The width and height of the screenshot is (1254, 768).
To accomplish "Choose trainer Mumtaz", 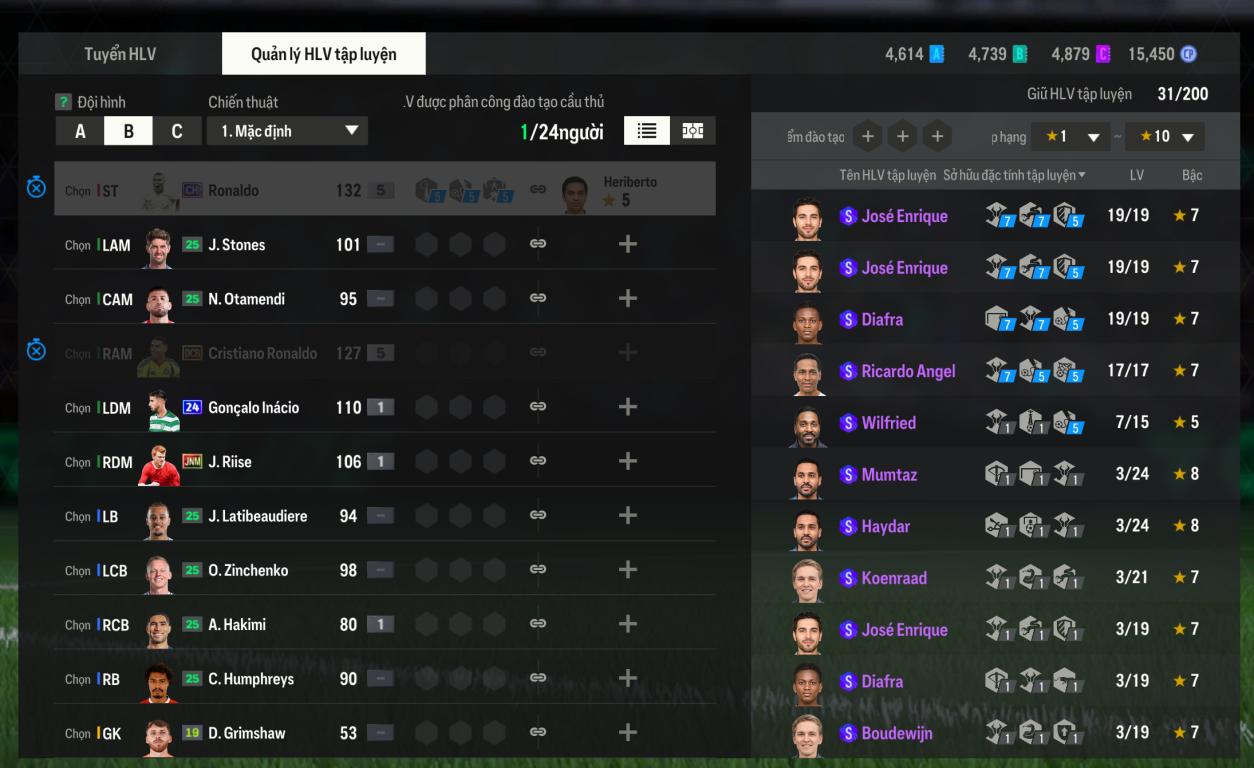I will tap(889, 475).
